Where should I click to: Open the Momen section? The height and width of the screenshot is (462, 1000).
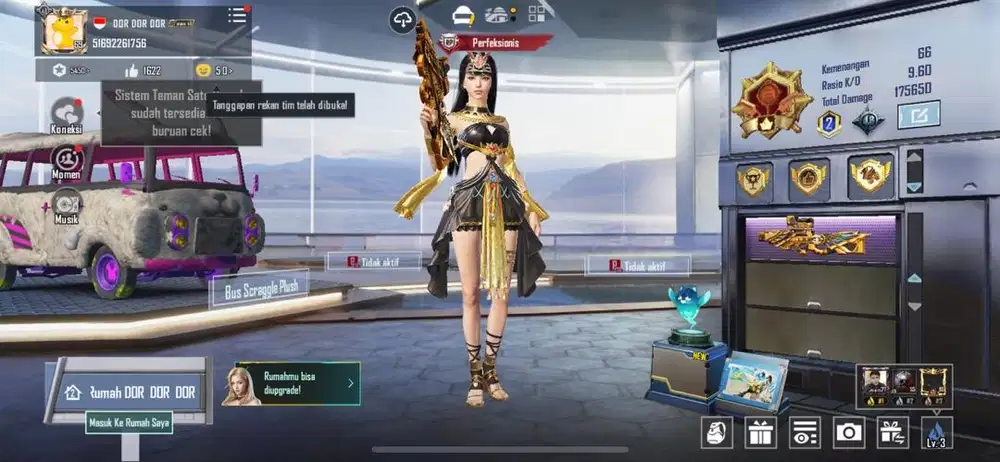pos(66,162)
